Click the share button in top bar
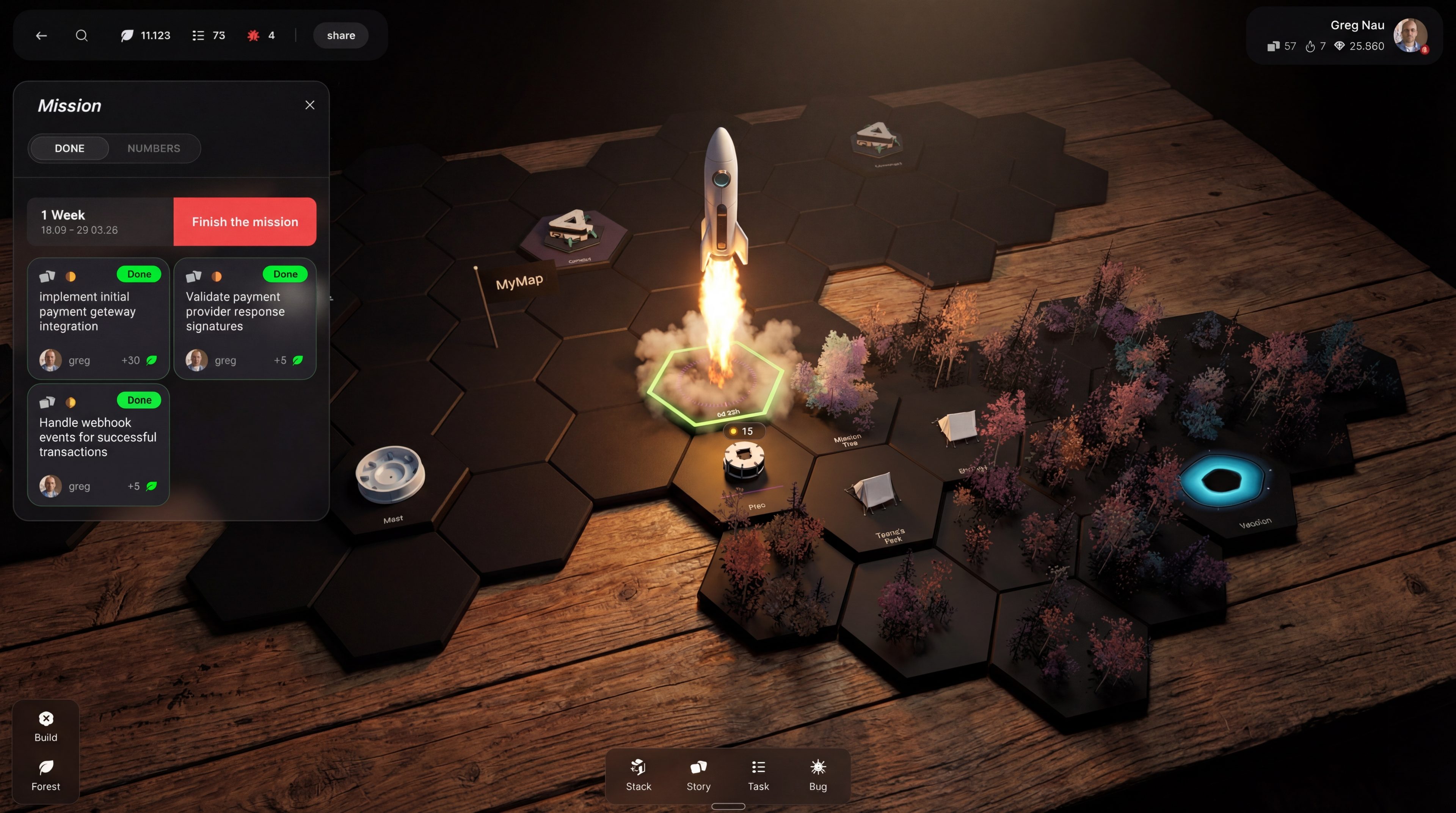 coord(340,35)
